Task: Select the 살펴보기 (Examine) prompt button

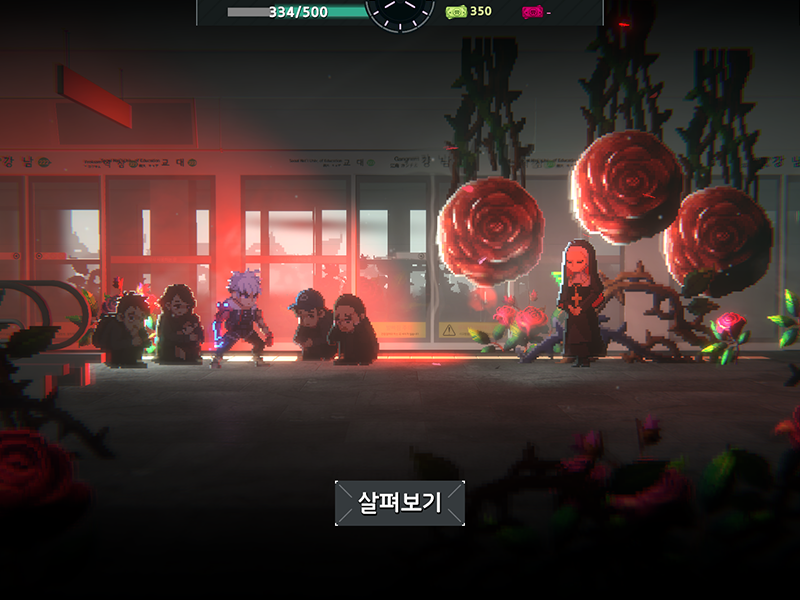Action: pos(400,502)
